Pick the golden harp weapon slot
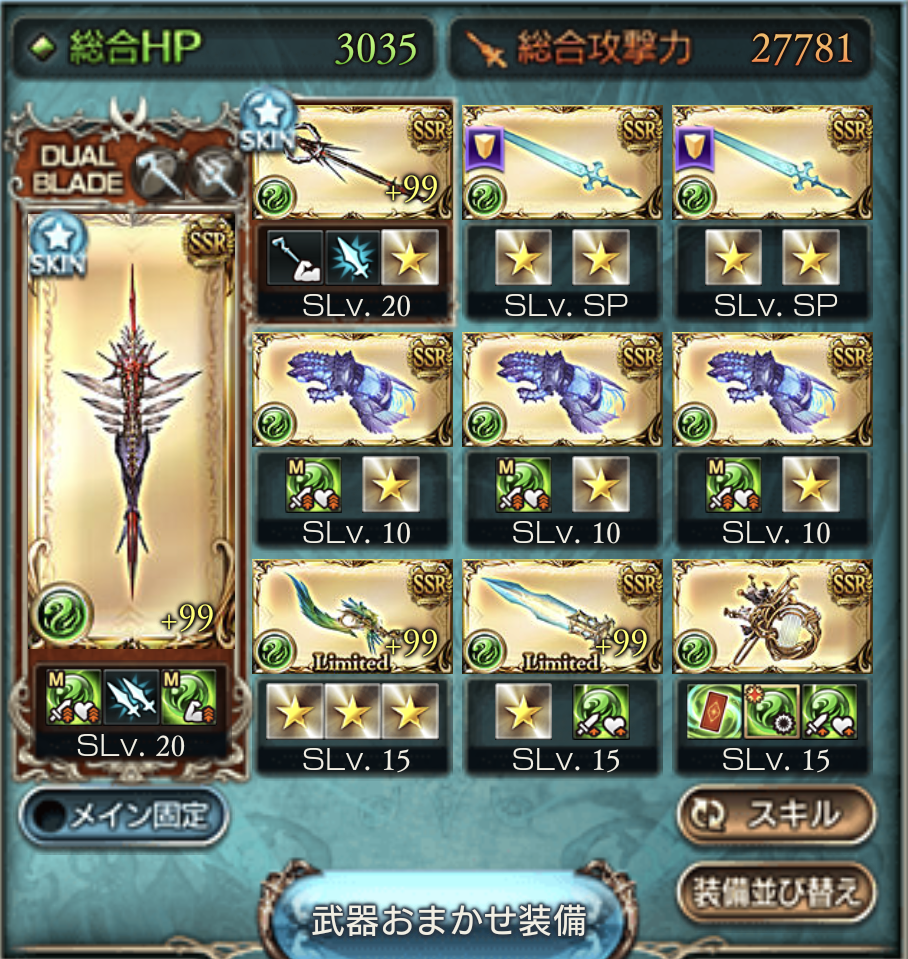Image resolution: width=908 pixels, height=959 pixels. coord(772,615)
